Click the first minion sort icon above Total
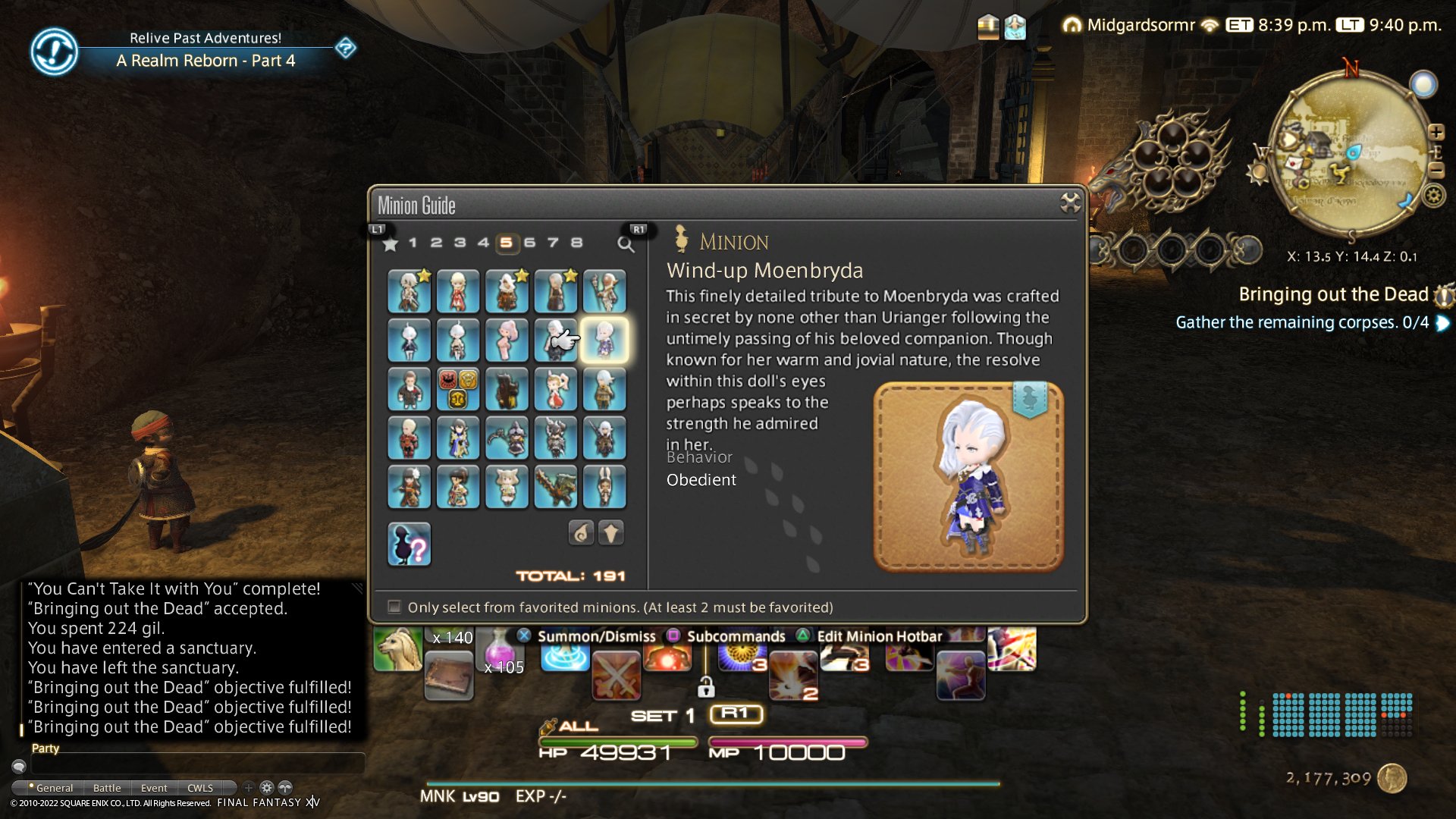1456x819 pixels. (582, 533)
